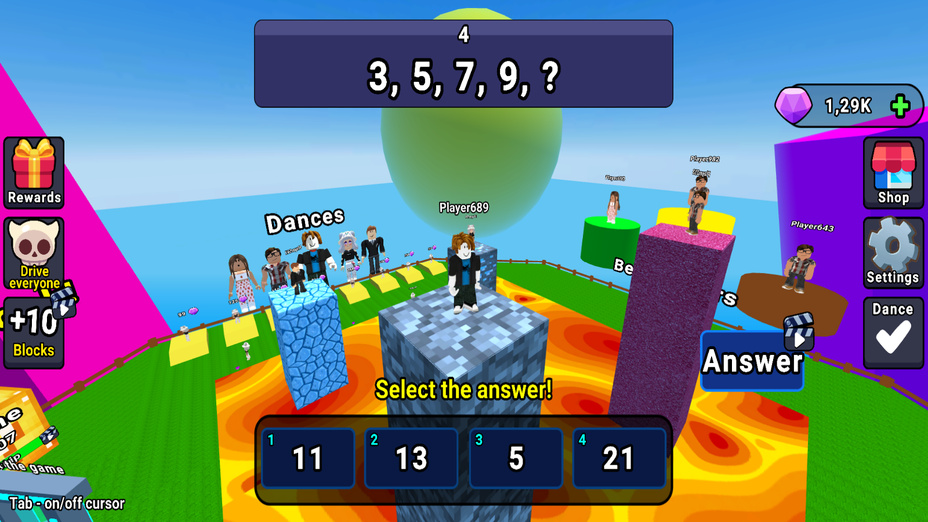Open the Shop
The width and height of the screenshot is (928, 522).
tap(893, 173)
